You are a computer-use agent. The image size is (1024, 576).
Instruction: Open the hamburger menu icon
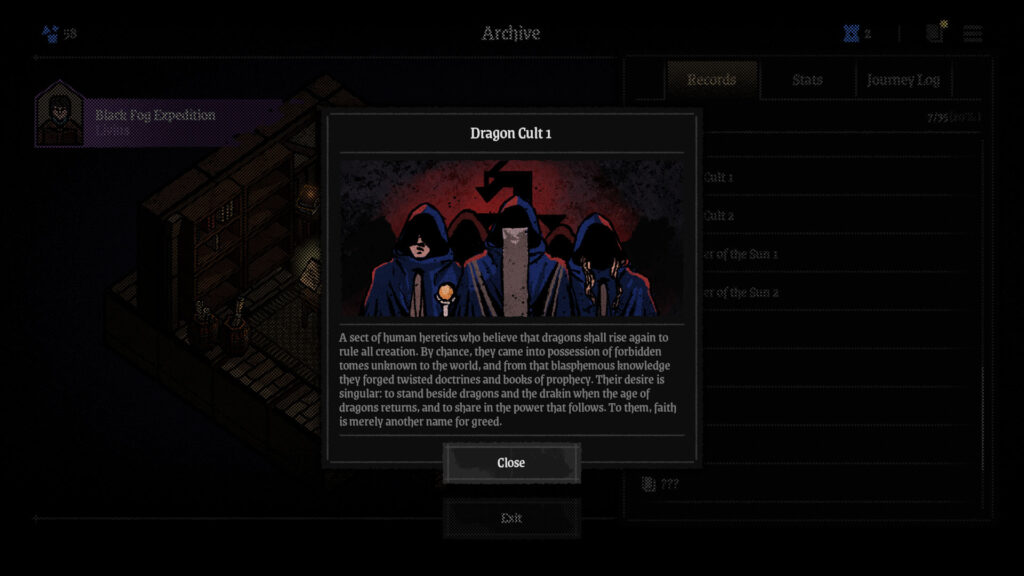(x=972, y=33)
